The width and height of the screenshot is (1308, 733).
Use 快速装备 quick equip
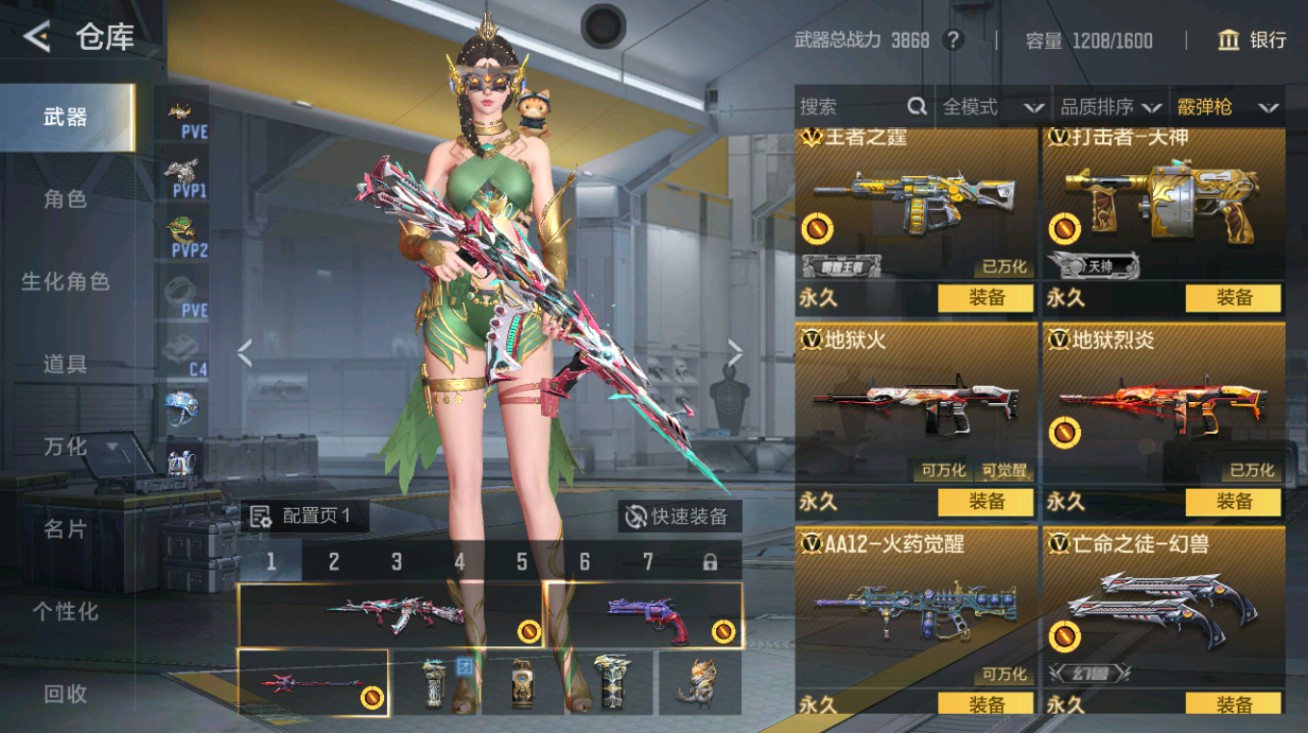pos(678,516)
